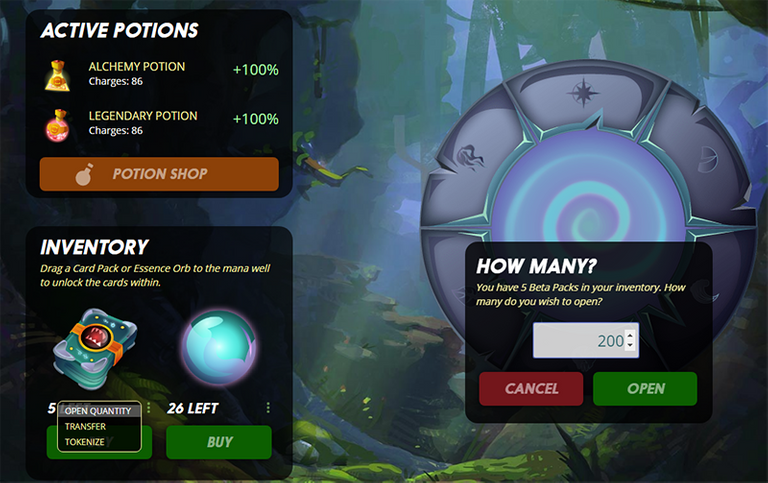The height and width of the screenshot is (483, 768).
Task: Click the Alchemy Potion icon
Action: point(56,74)
